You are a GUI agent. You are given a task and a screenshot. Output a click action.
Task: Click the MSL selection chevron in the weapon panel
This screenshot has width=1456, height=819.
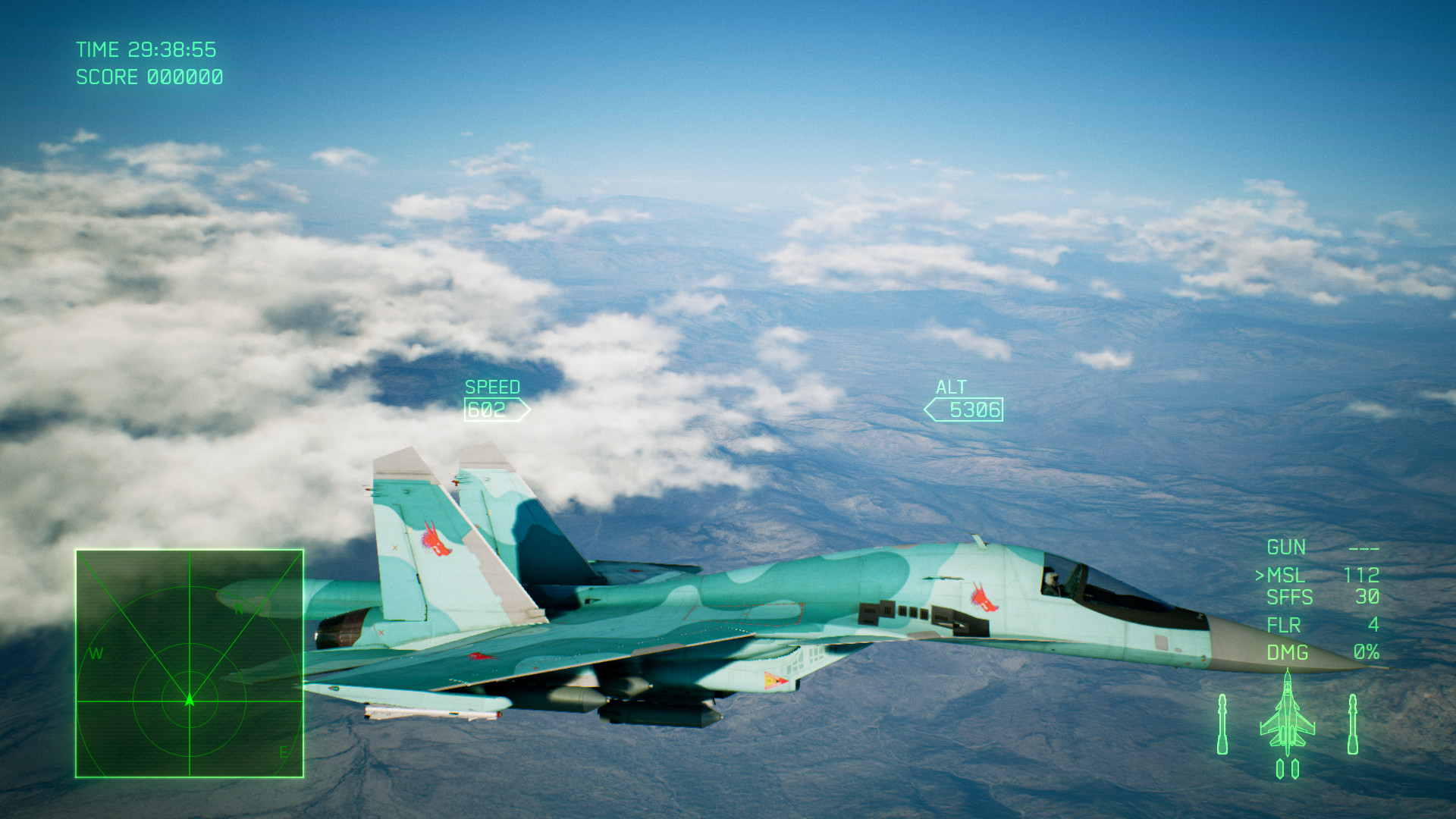[1261, 574]
